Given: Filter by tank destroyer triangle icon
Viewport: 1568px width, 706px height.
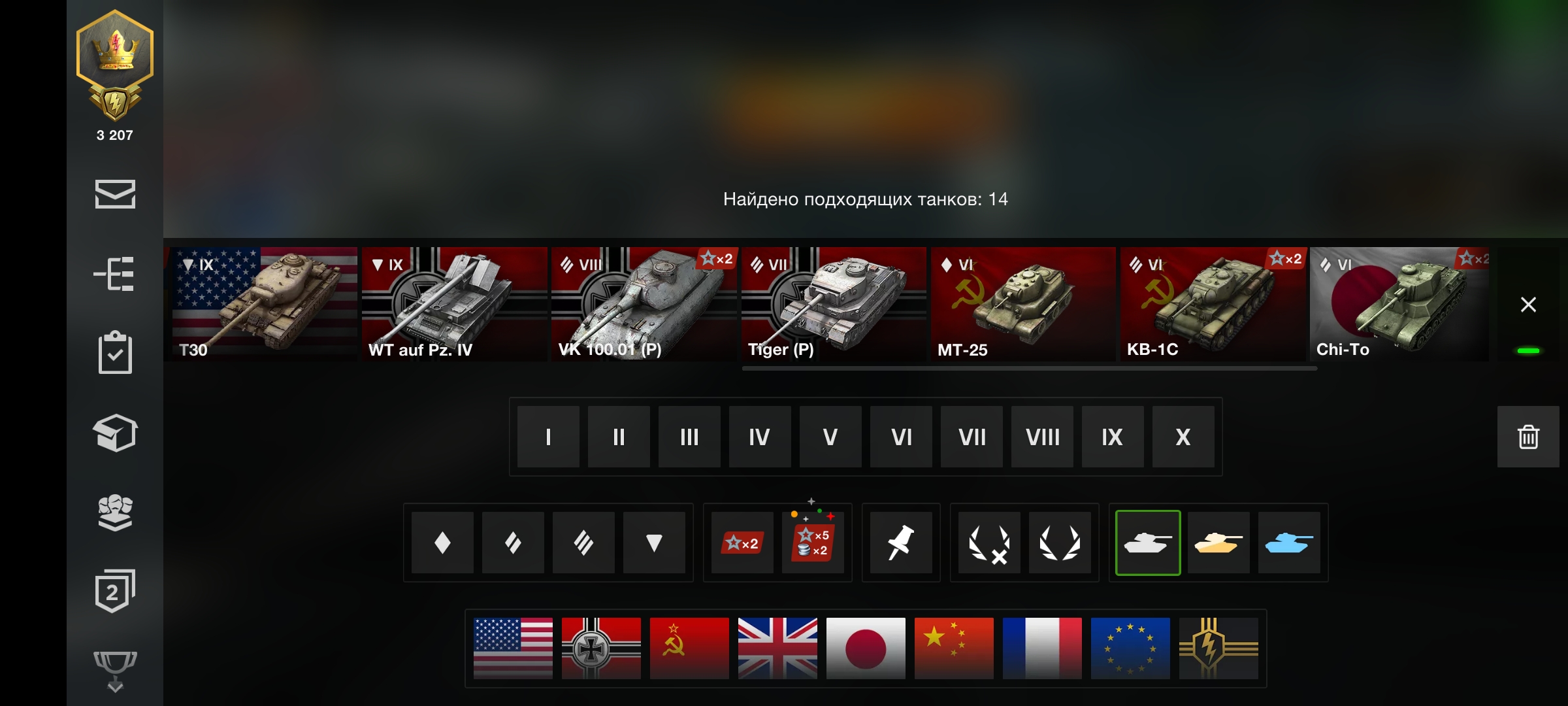Looking at the screenshot, I should pos(654,543).
